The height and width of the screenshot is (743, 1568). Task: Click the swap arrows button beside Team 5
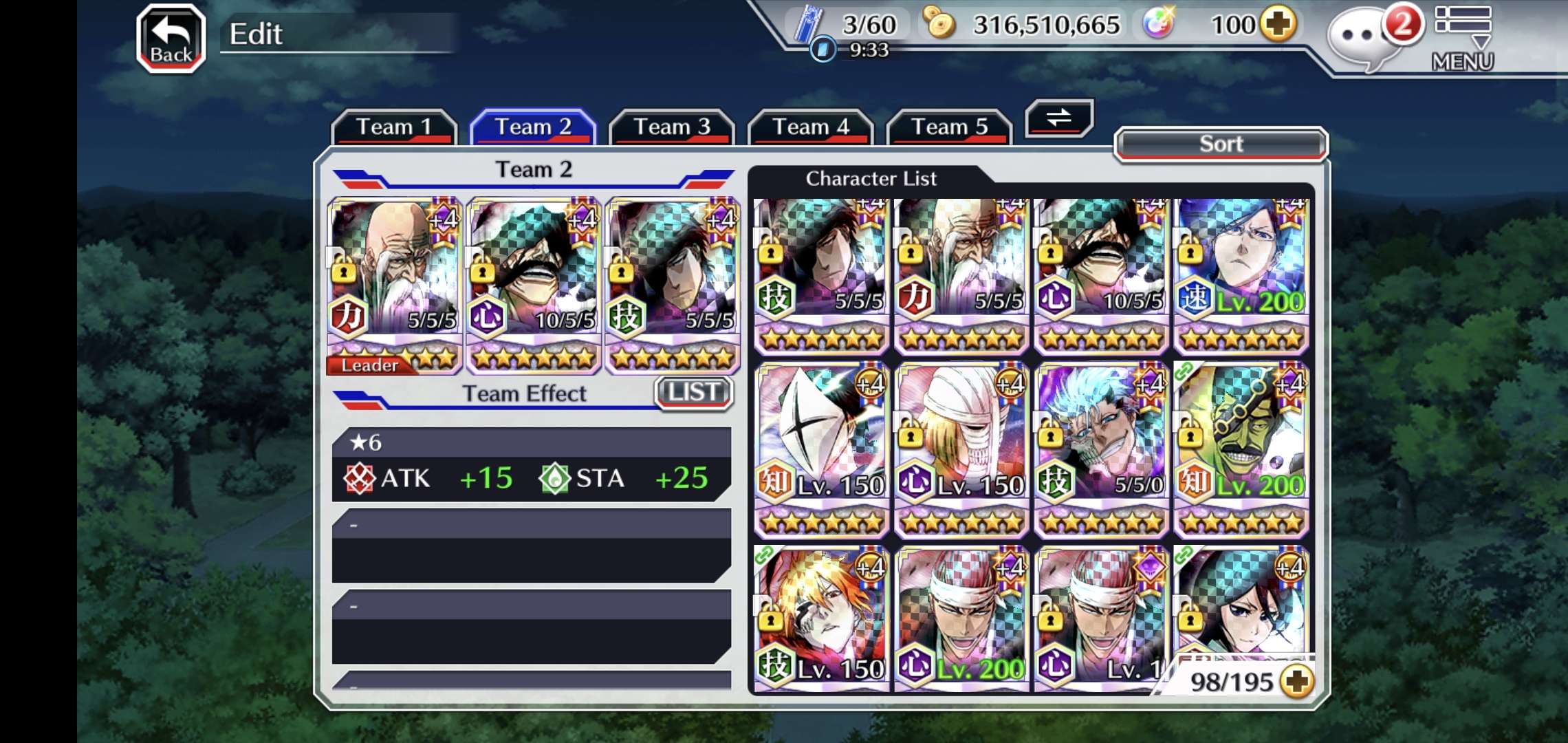1058,118
